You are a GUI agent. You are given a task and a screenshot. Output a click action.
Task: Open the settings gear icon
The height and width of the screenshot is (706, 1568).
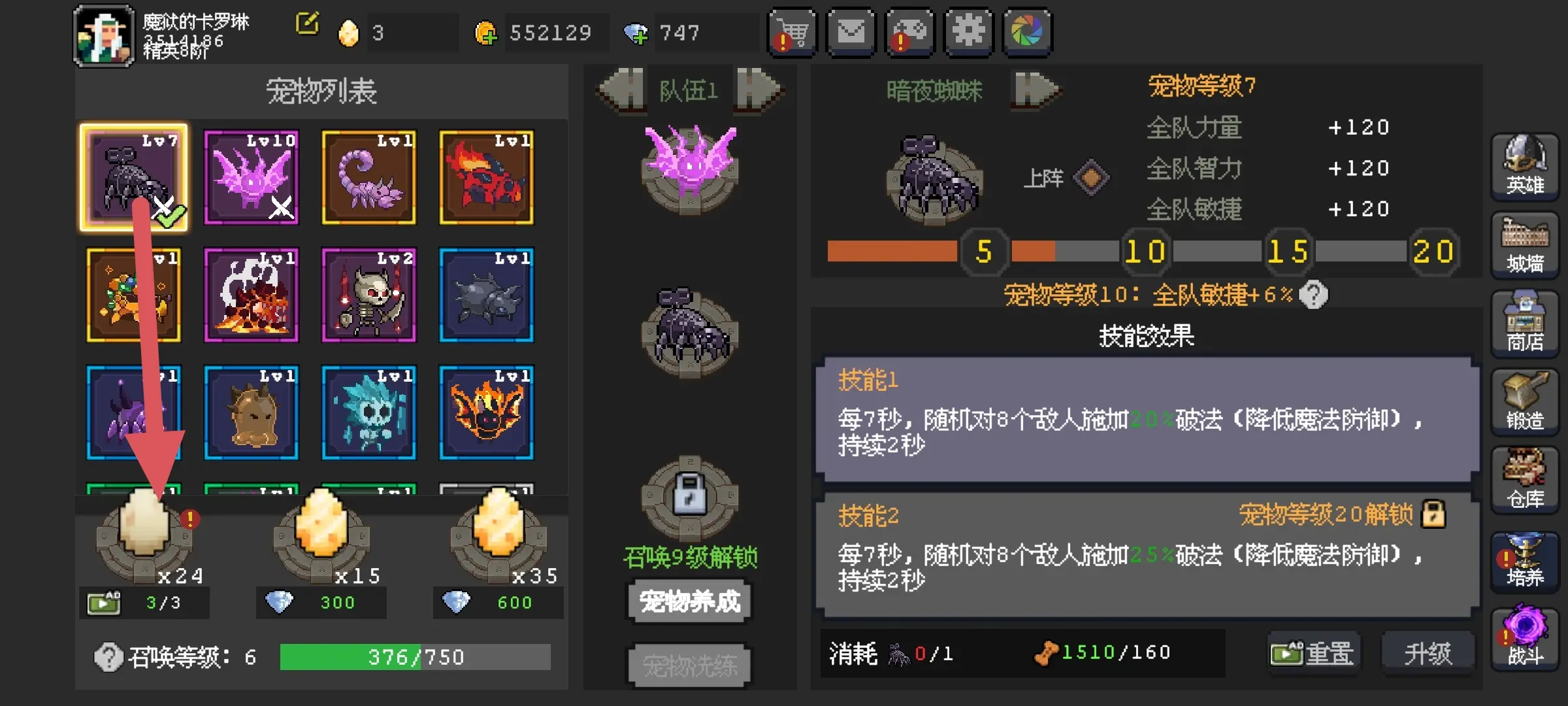point(969,33)
